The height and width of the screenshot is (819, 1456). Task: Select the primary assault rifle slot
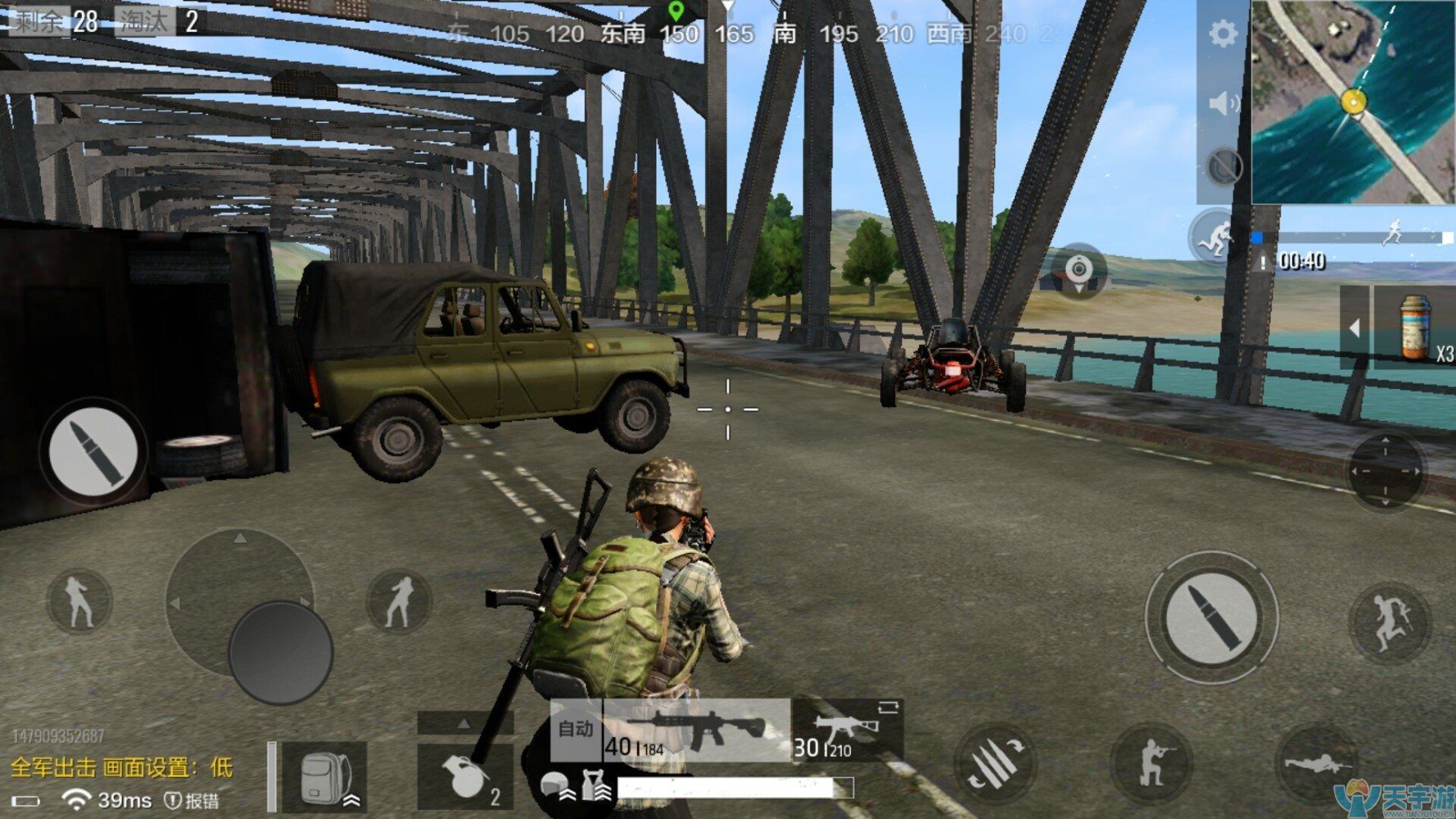pos(696,728)
